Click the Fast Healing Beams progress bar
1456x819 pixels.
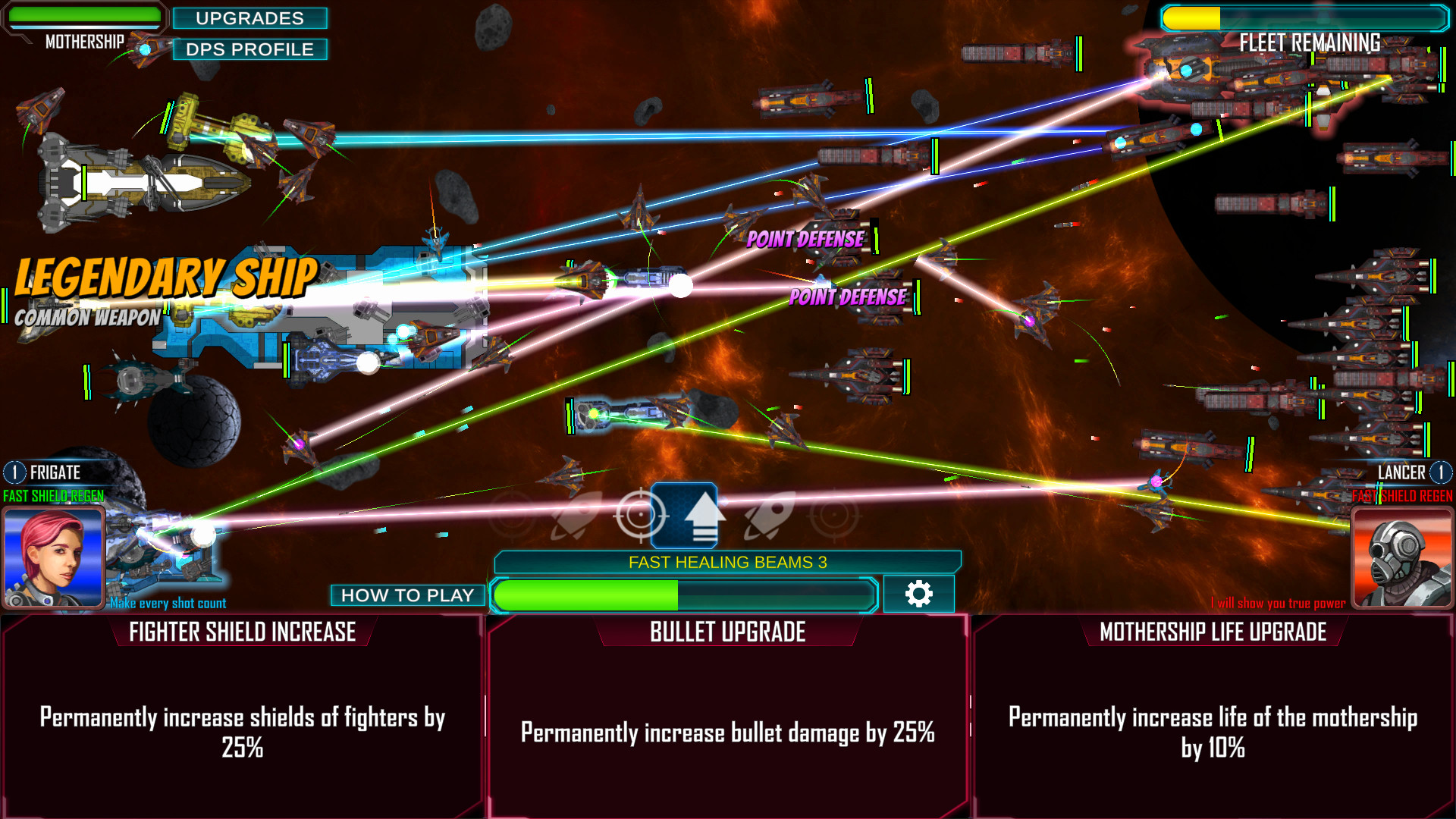coord(681,595)
